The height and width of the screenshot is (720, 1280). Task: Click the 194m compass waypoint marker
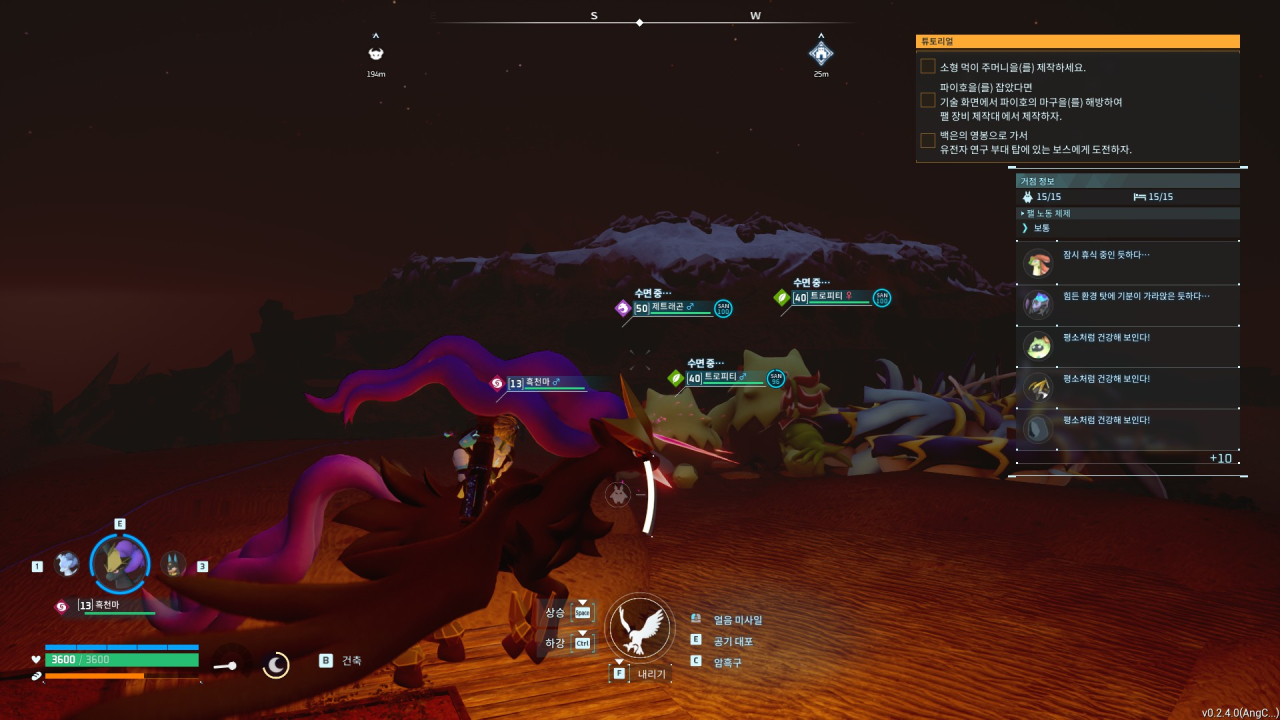click(x=376, y=54)
